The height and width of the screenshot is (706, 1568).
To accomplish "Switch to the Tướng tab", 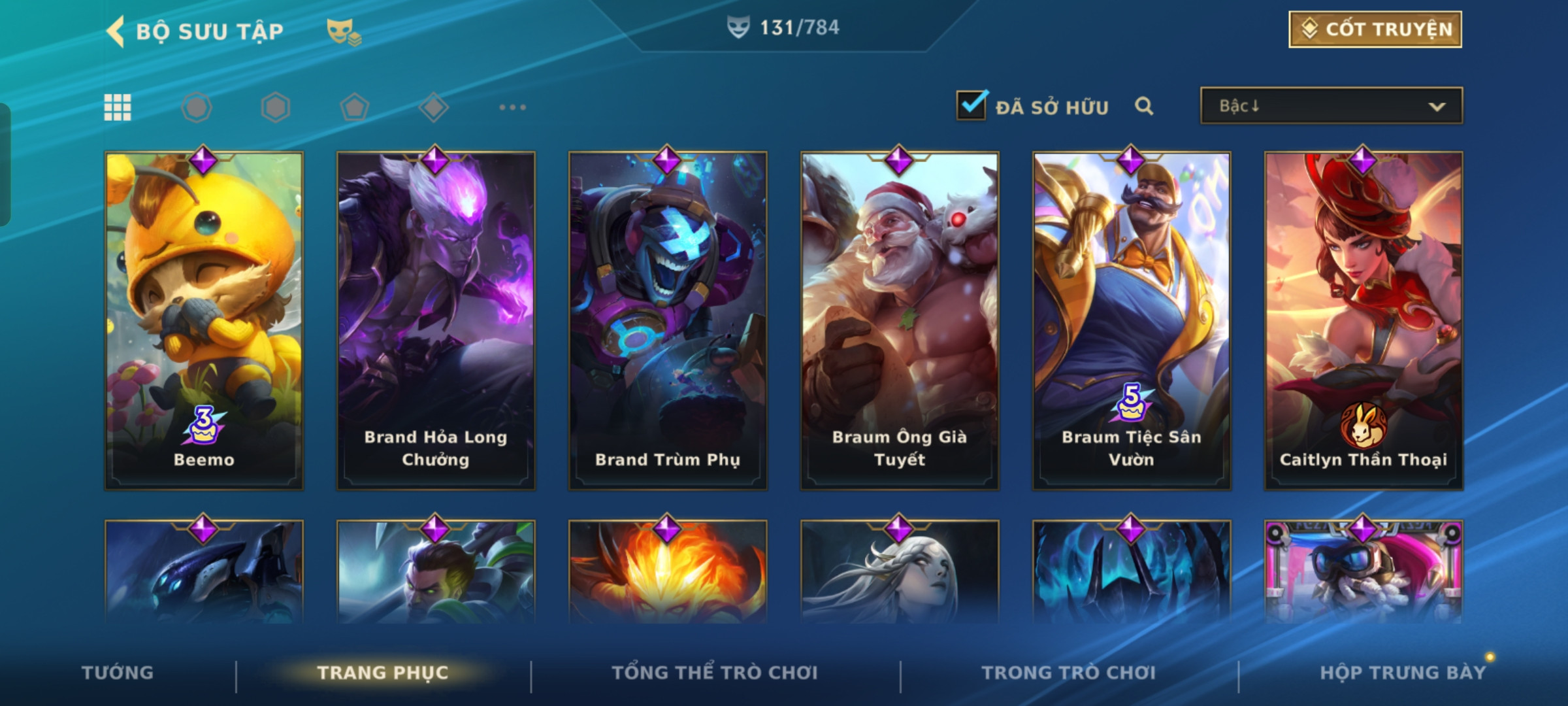I will click(118, 673).
